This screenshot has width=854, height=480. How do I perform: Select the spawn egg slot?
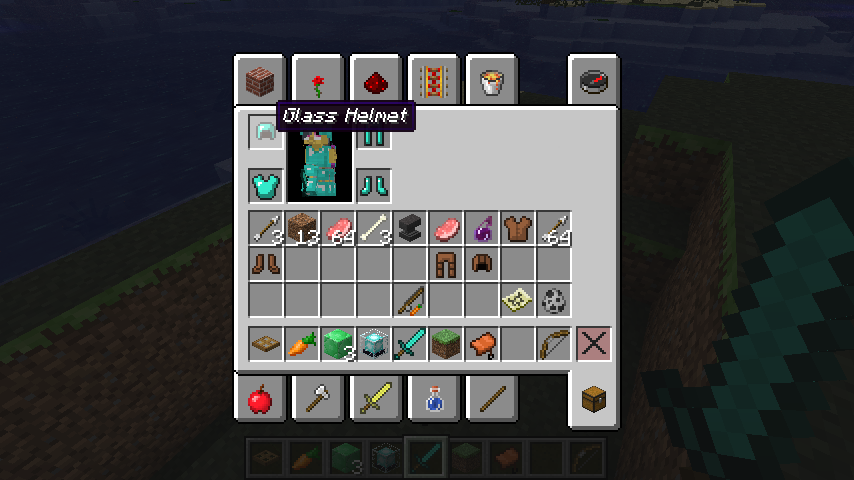[553, 300]
